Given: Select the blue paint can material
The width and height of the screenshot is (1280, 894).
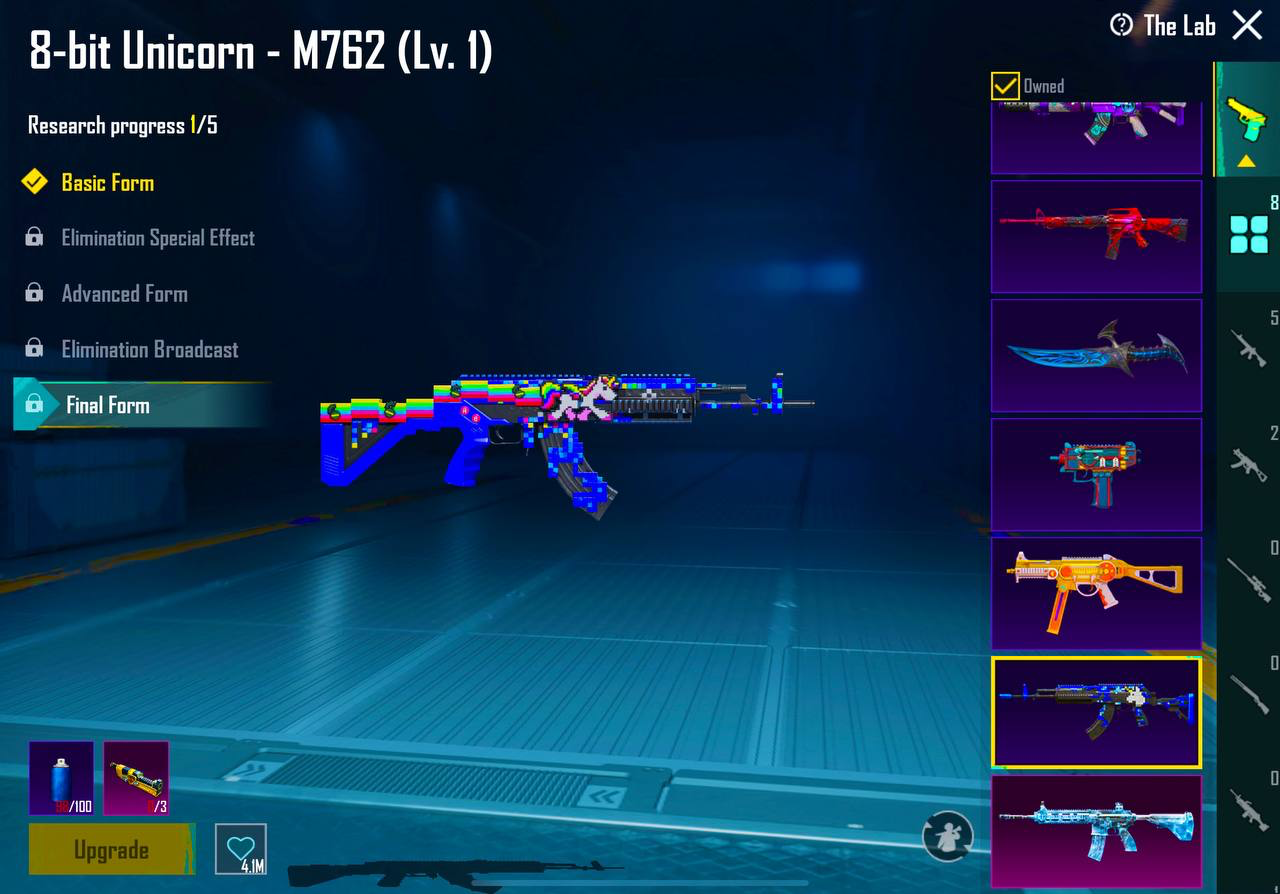Looking at the screenshot, I should point(61,777).
